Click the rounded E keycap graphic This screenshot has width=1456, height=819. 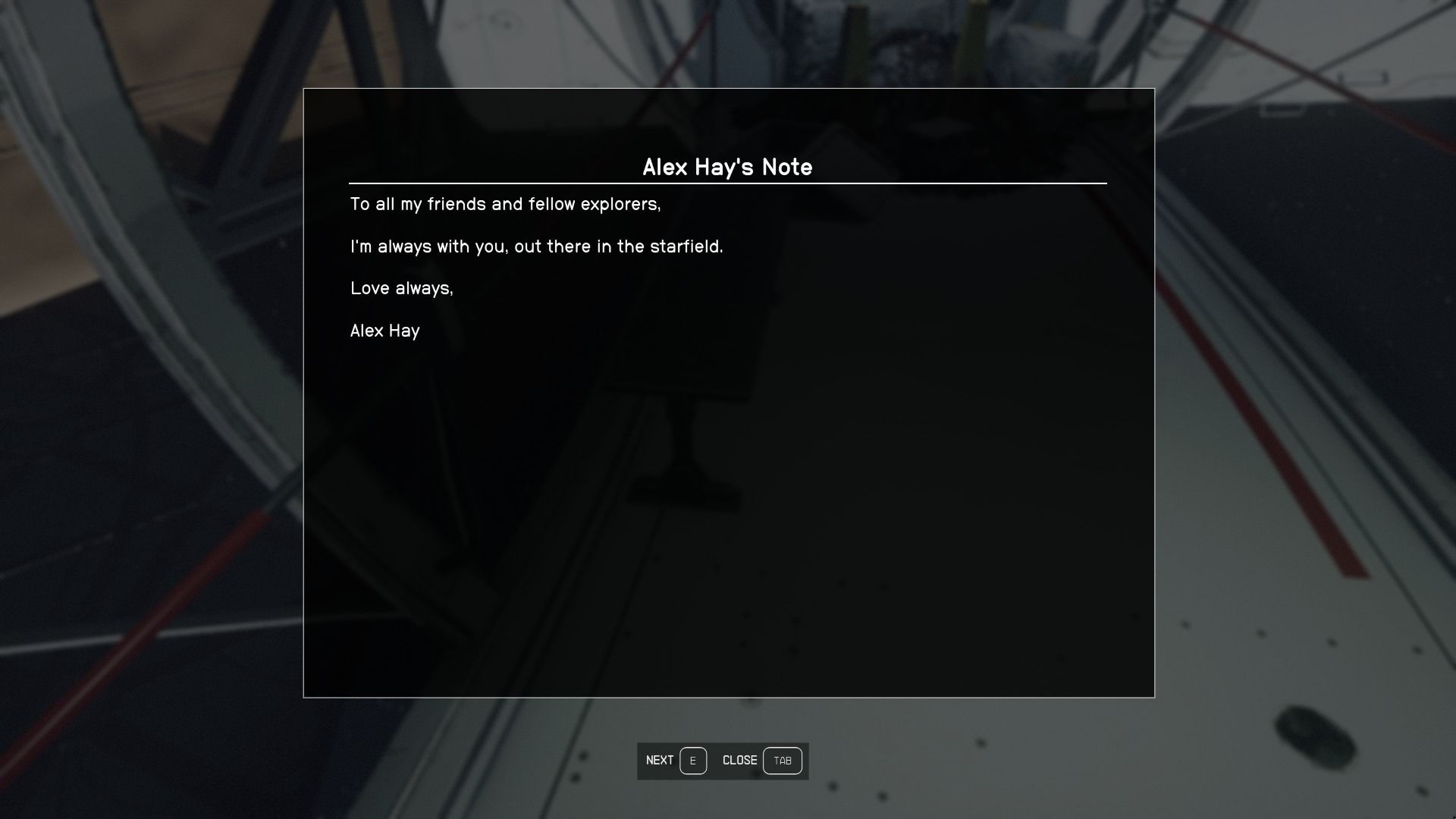[693, 761]
